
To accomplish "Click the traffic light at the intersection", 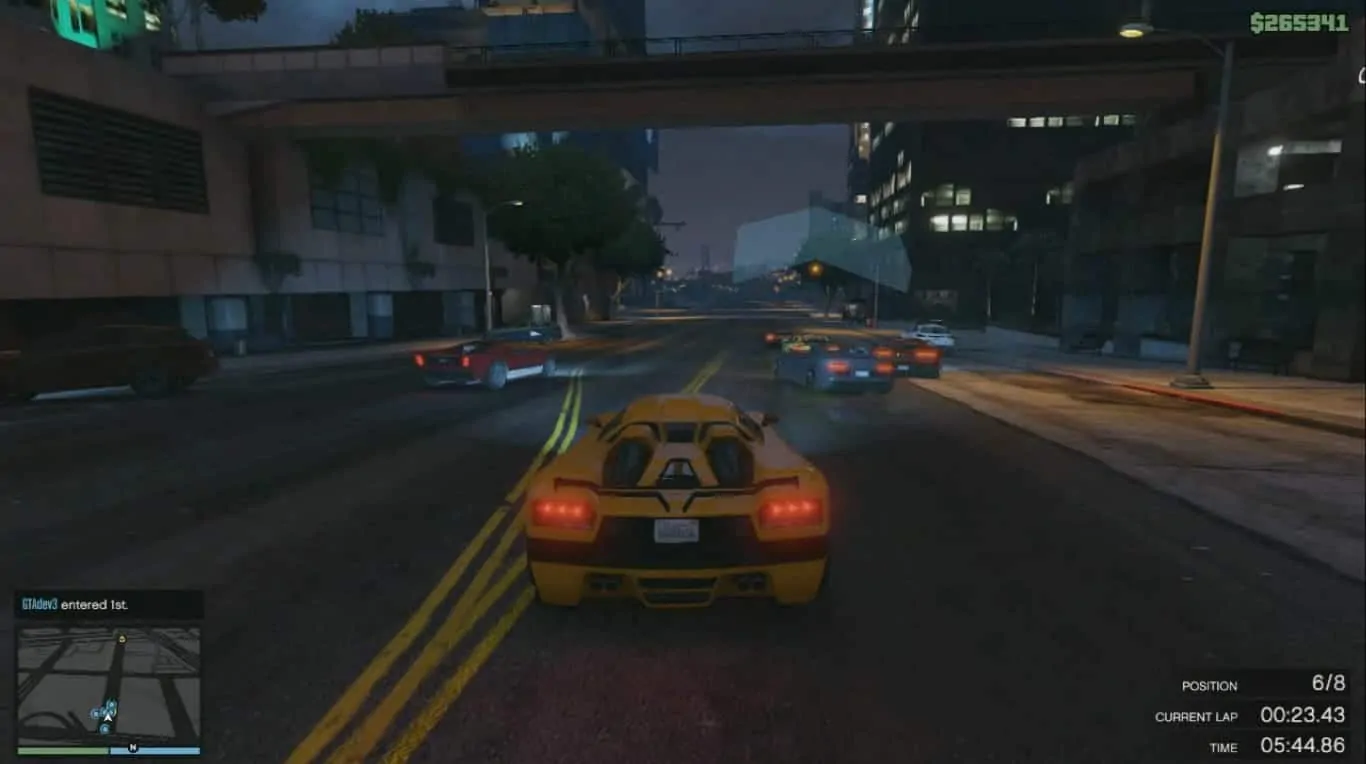I will (815, 270).
